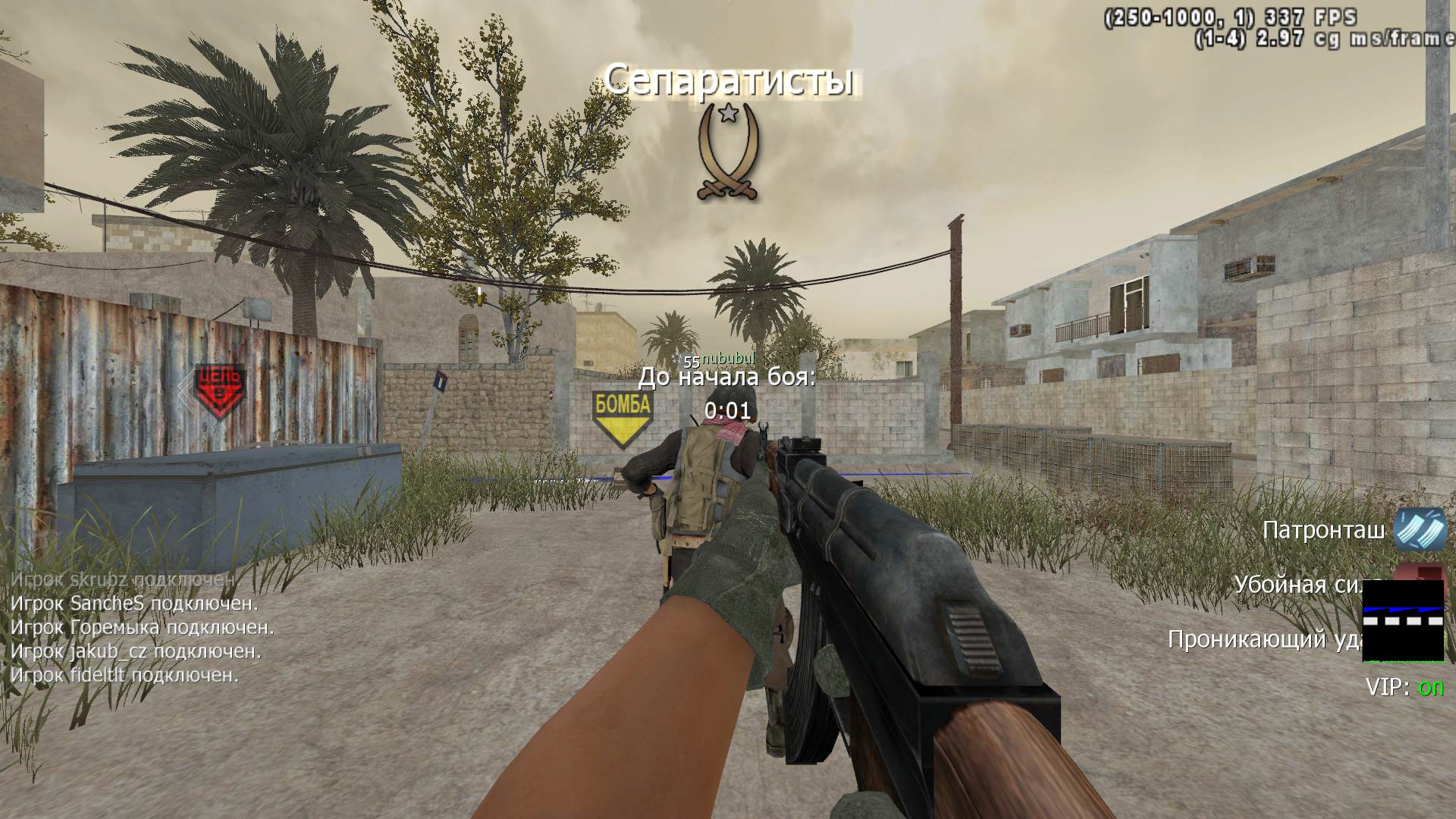Viewport: 1456px width, 819px height.
Task: Click the Сепаратисты crossed-swords team emblem
Action: point(728,152)
